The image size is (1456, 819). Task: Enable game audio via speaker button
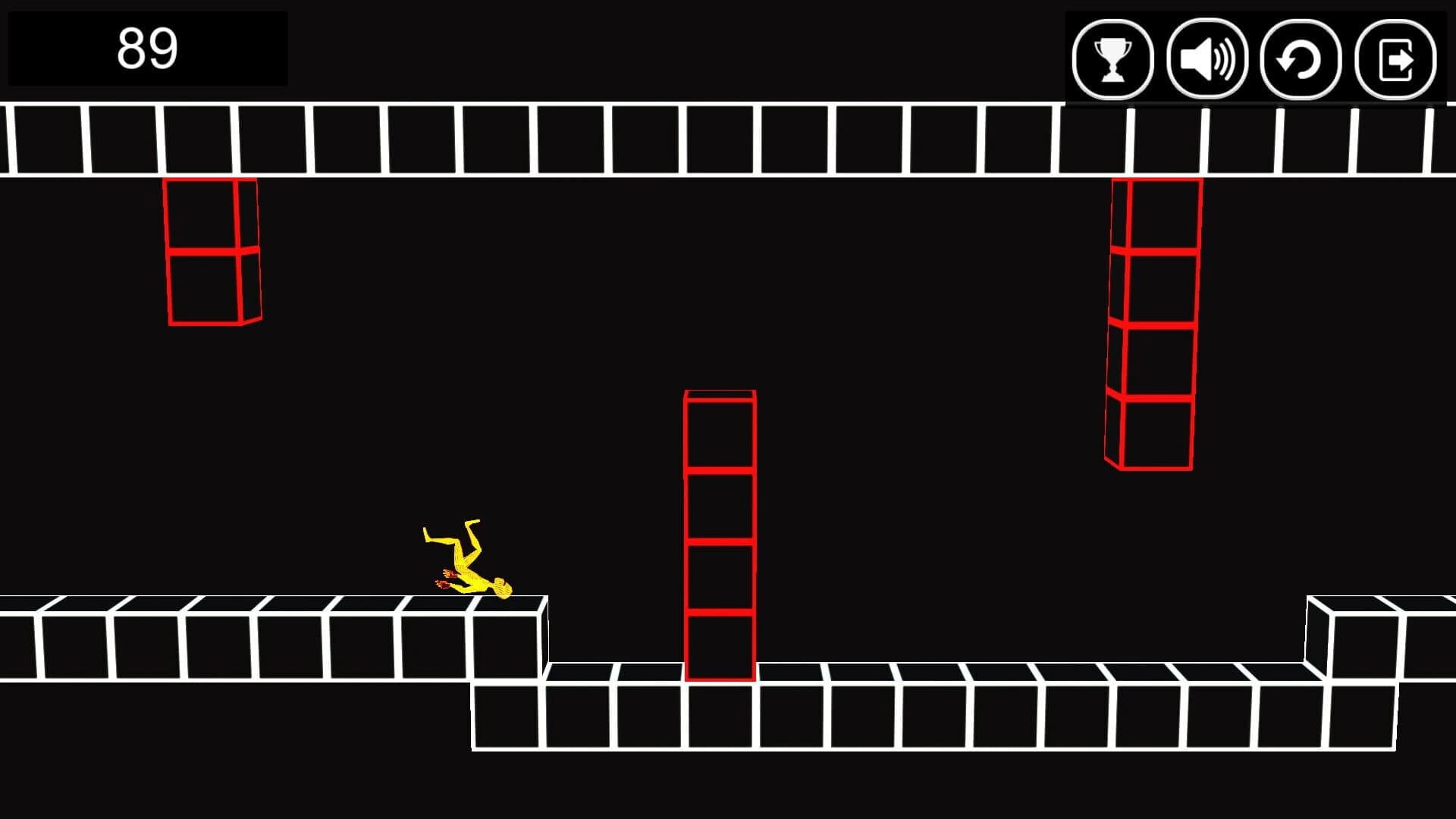(1208, 58)
